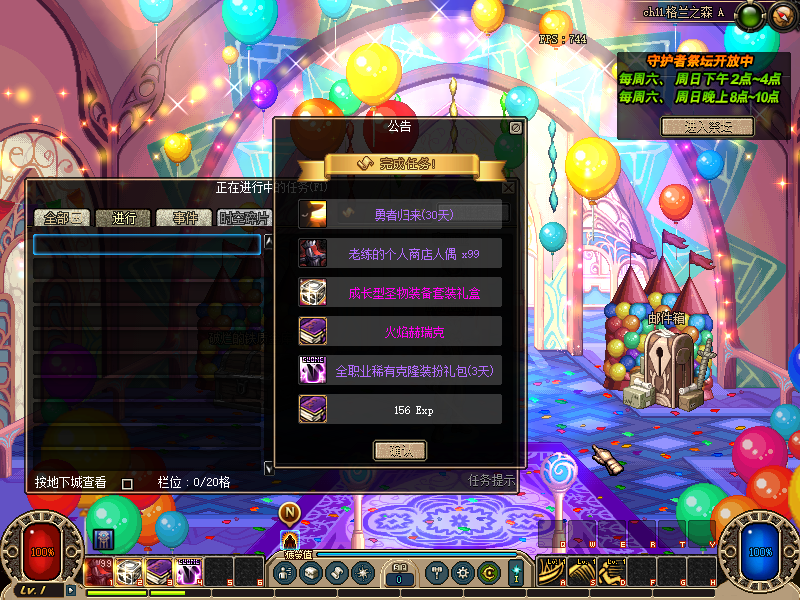Open the gear settings icon in the menu bar
This screenshot has width=800, height=600.
tap(462, 573)
